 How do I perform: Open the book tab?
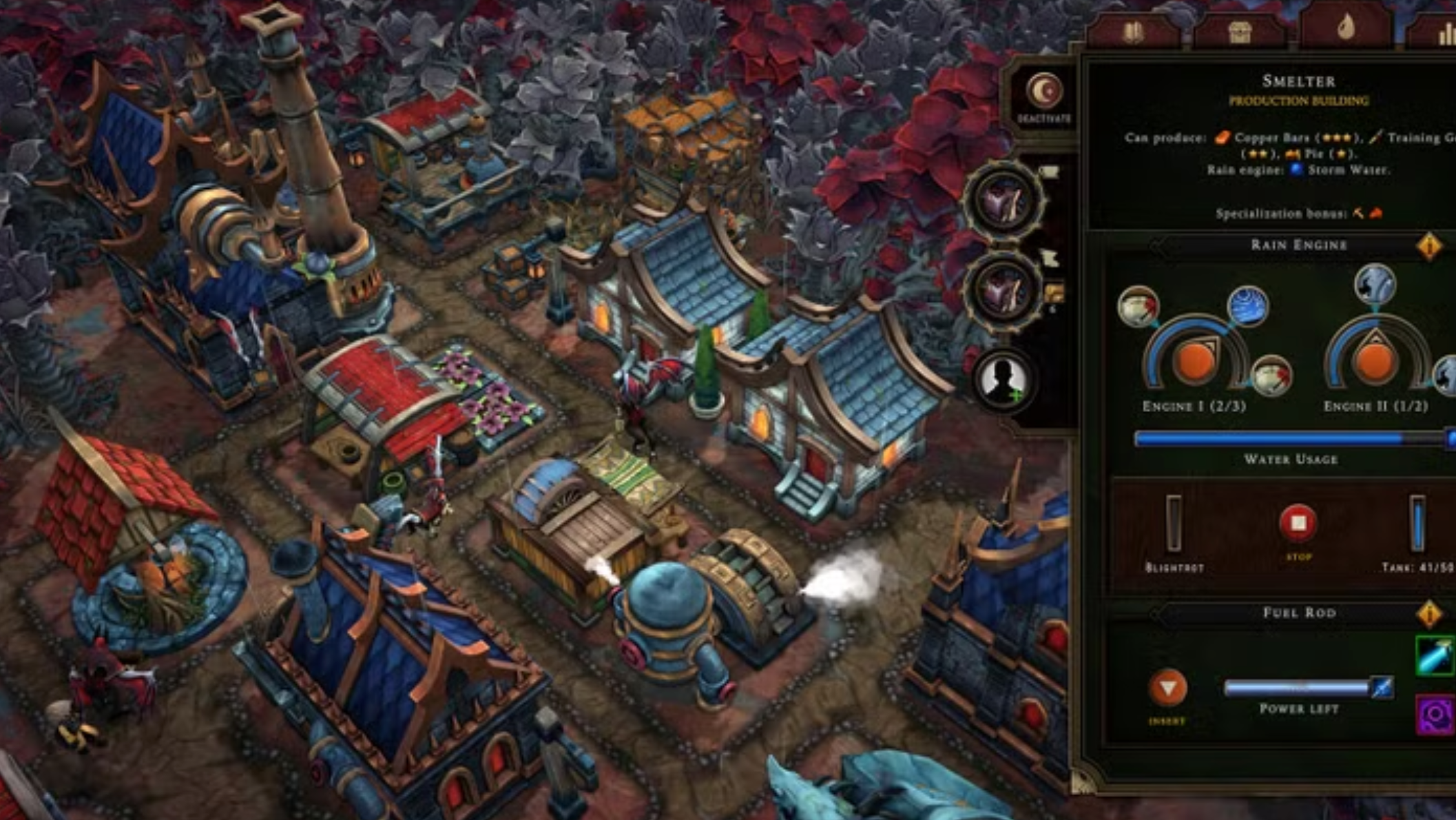[x=1133, y=32]
